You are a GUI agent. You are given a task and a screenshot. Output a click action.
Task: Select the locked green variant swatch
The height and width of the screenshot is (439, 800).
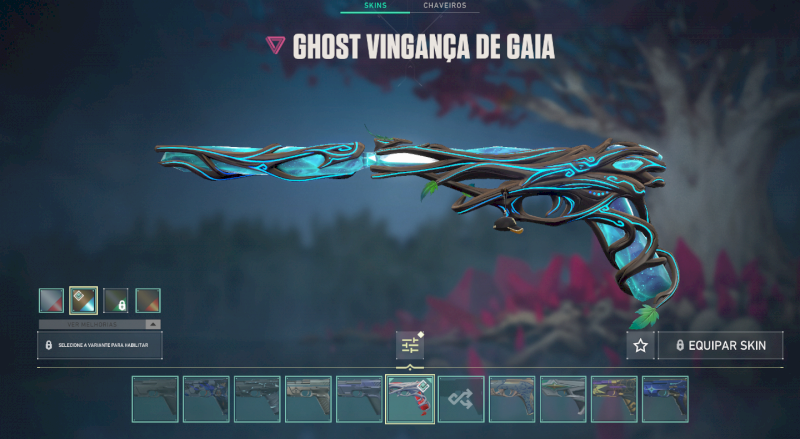click(x=116, y=300)
